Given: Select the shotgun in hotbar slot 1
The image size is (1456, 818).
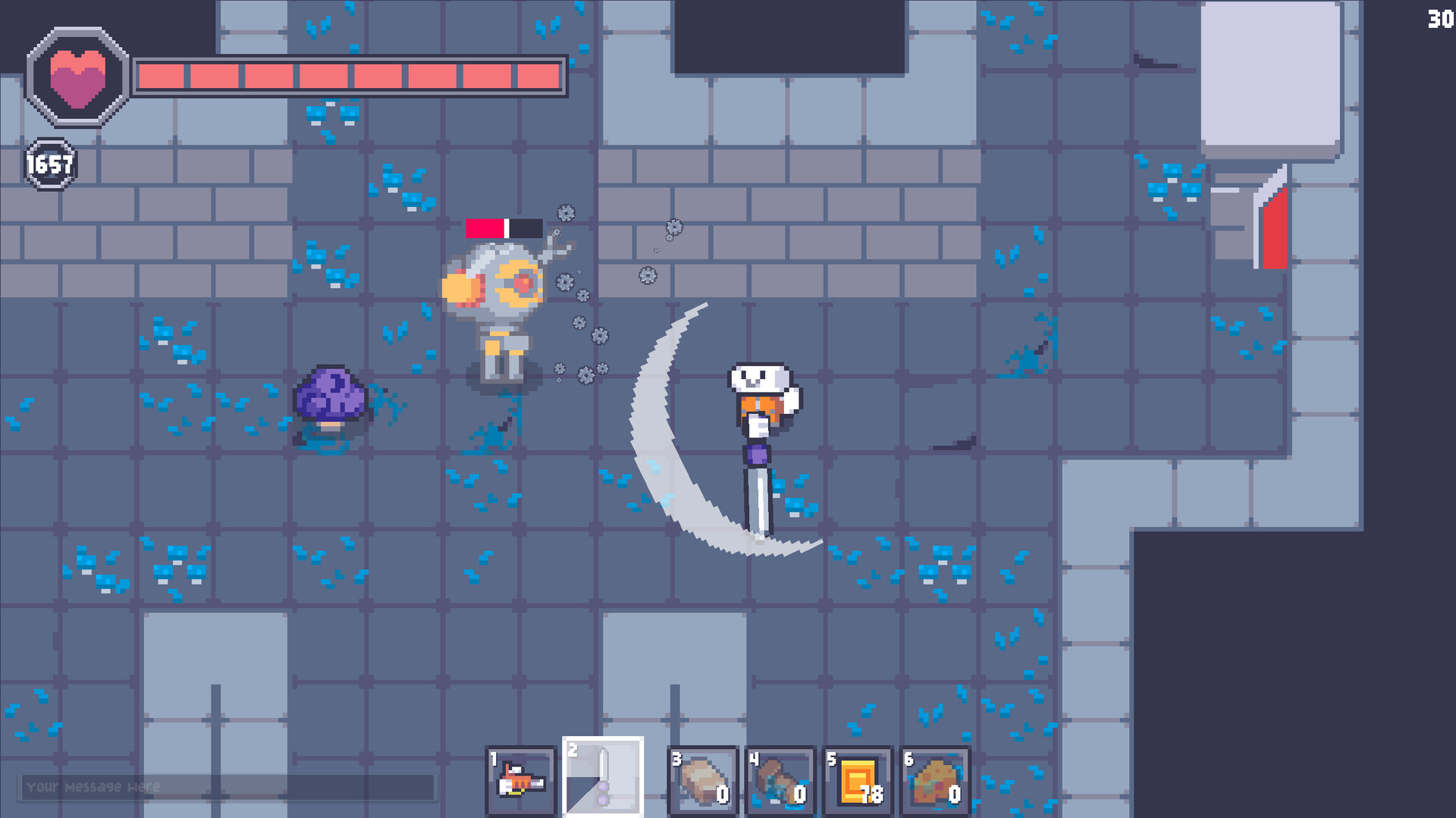Looking at the screenshot, I should [520, 779].
